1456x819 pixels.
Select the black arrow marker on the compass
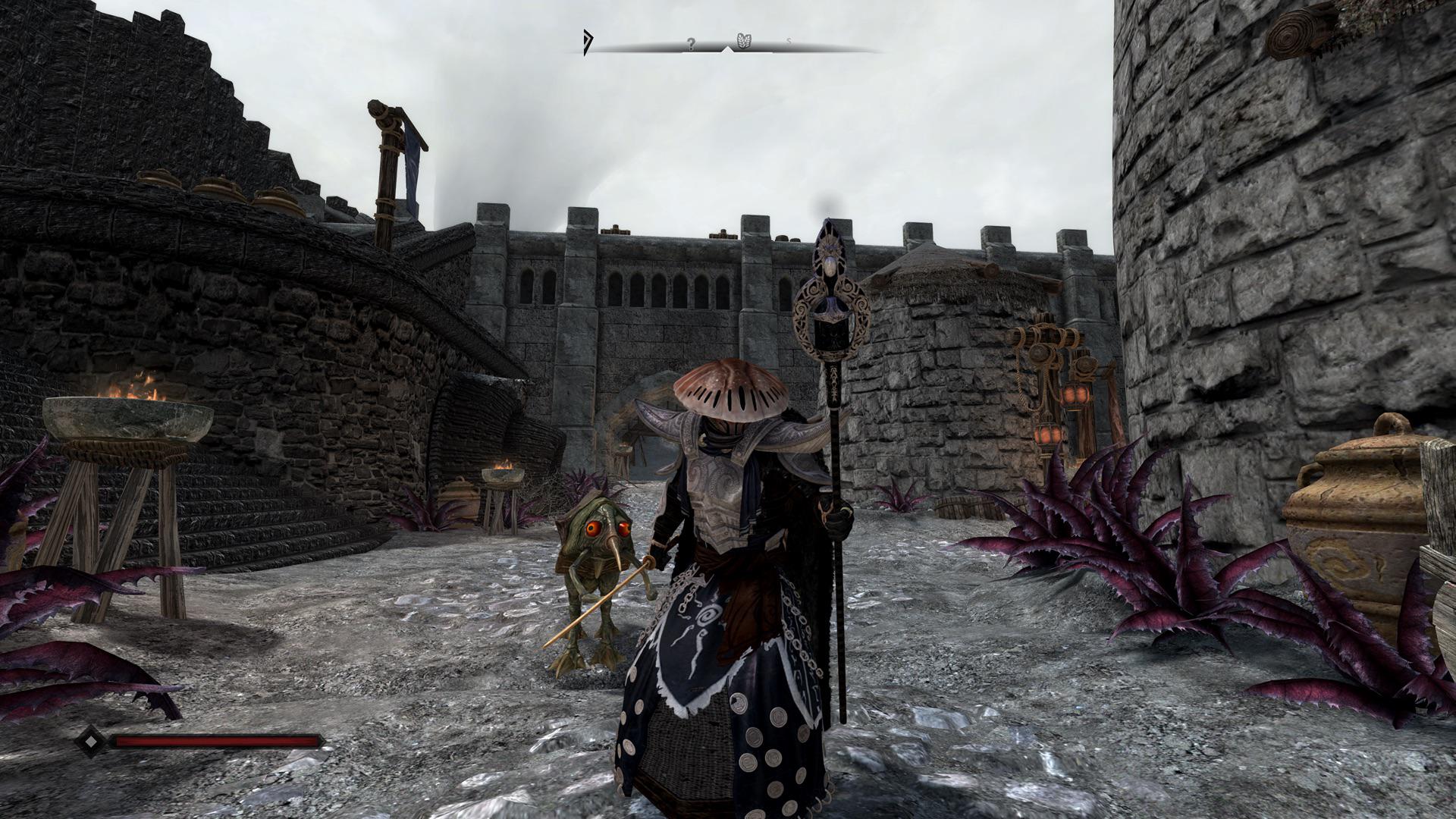(x=586, y=42)
